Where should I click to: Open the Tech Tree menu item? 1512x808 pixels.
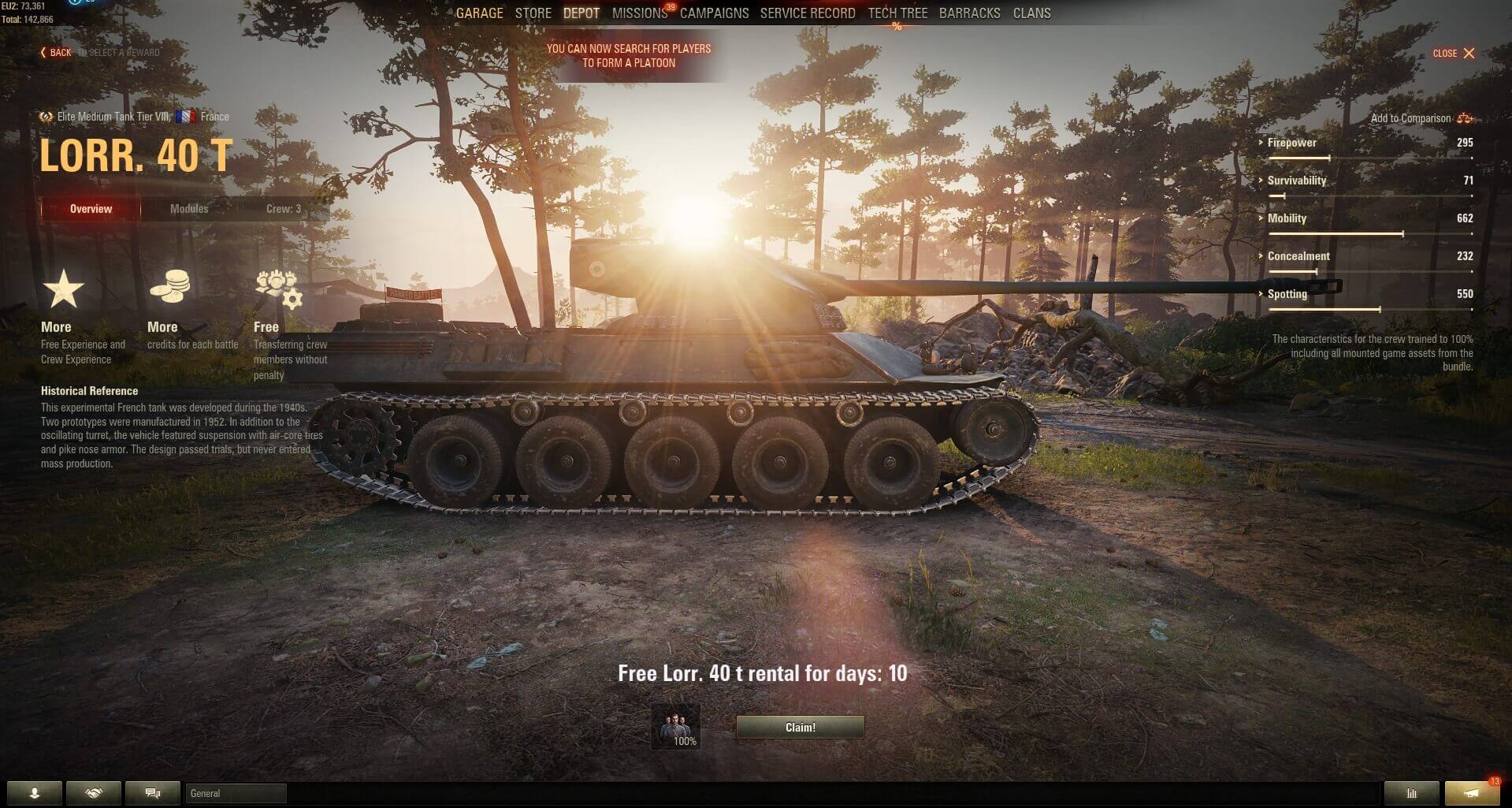(x=897, y=13)
